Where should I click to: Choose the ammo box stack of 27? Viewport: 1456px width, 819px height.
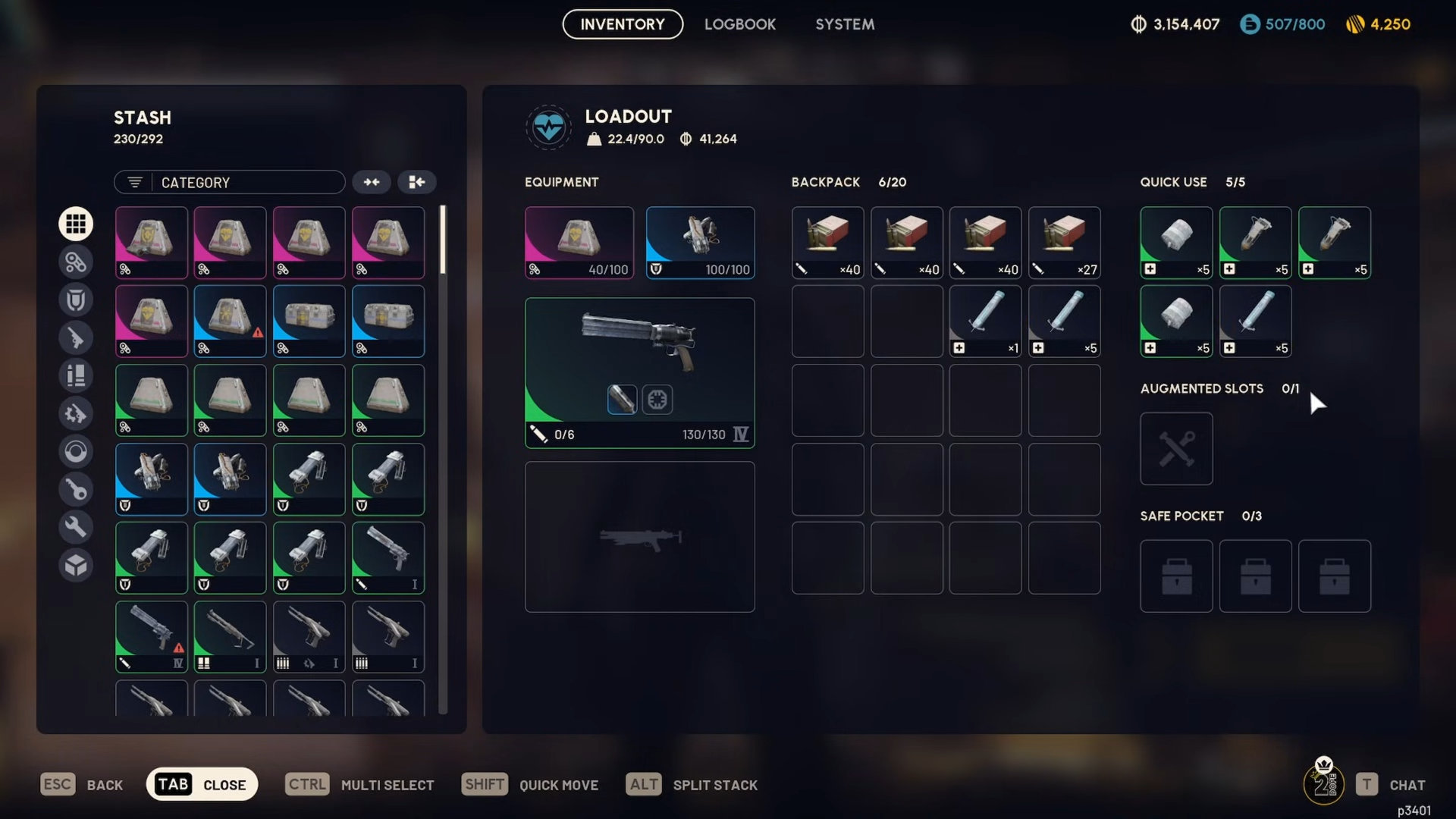[x=1064, y=243]
